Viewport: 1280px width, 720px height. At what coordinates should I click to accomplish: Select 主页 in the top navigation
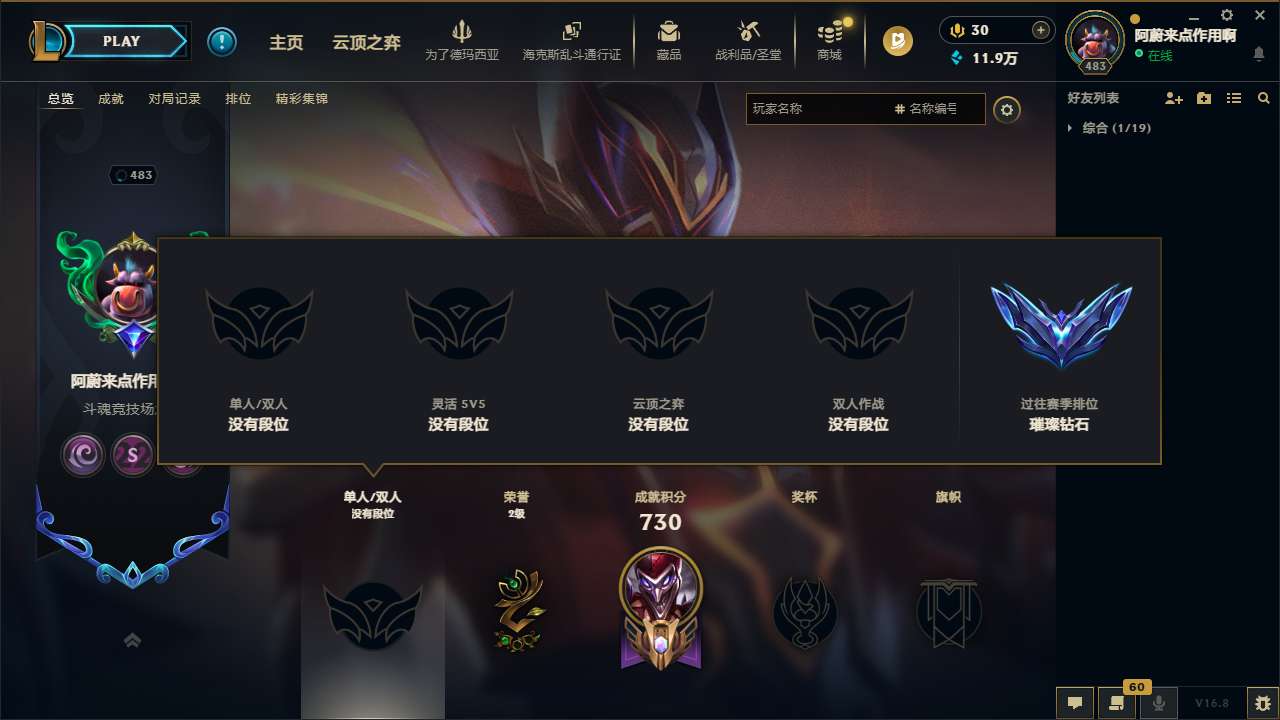287,42
